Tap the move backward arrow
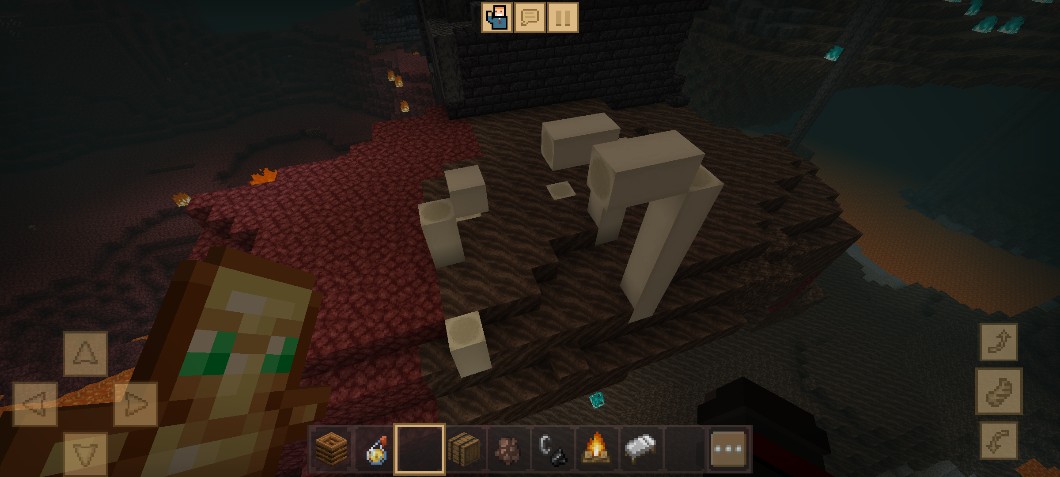 point(85,452)
